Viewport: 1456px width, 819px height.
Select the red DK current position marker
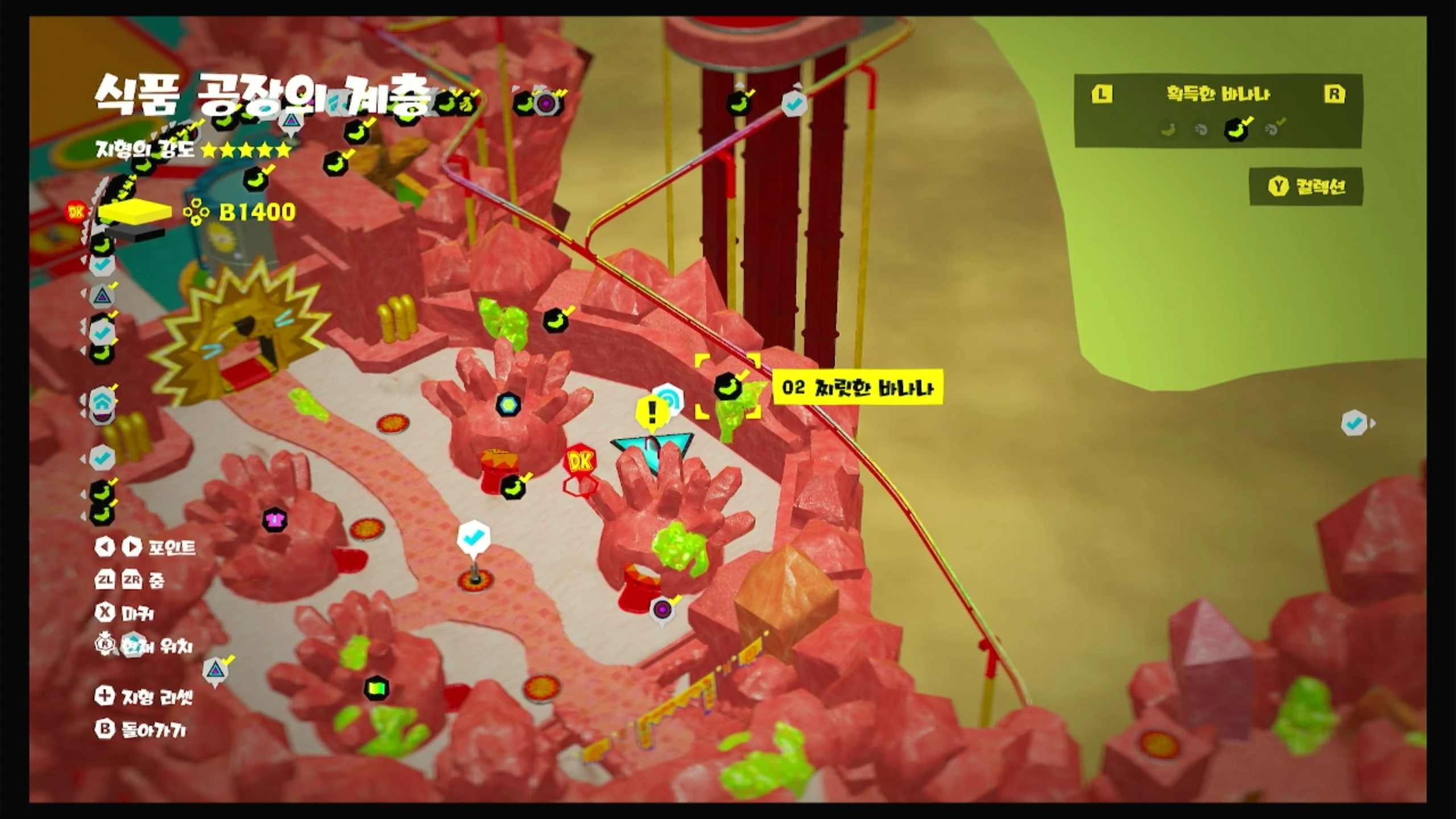click(580, 461)
